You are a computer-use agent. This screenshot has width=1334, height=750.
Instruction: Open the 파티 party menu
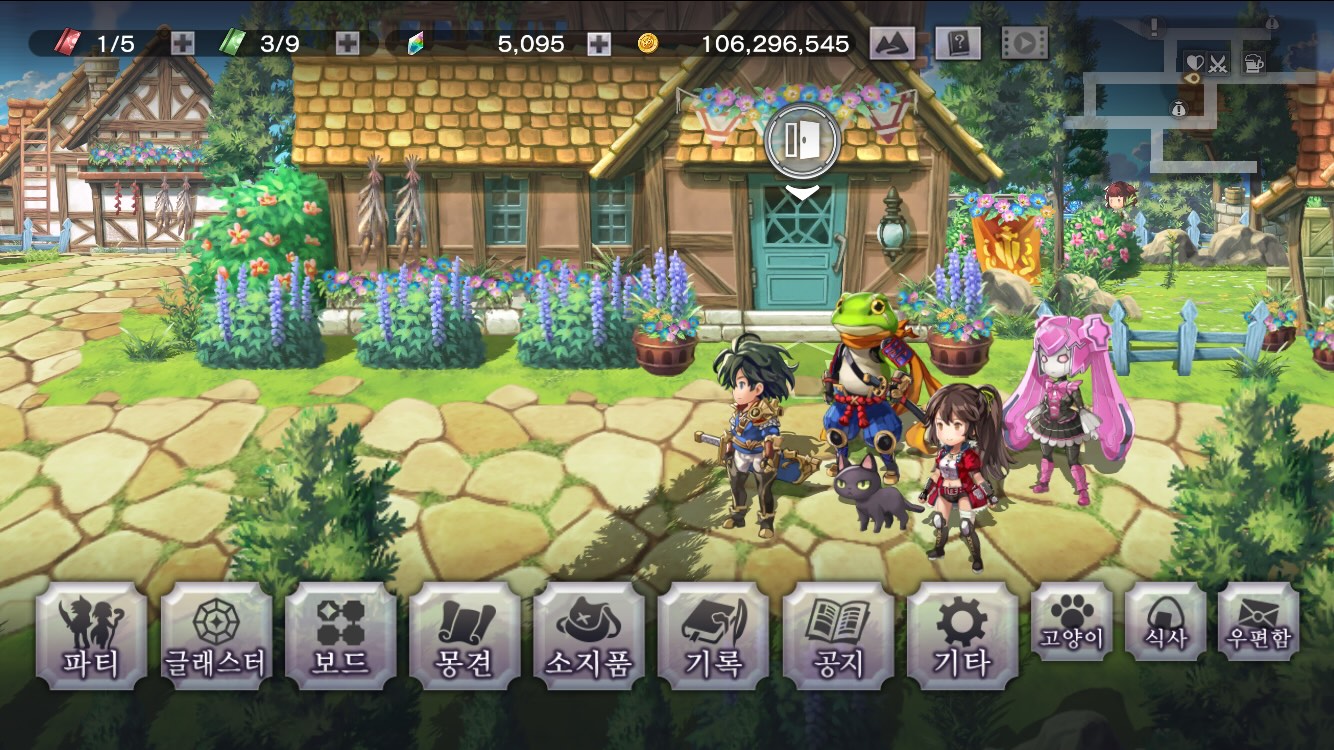91,636
